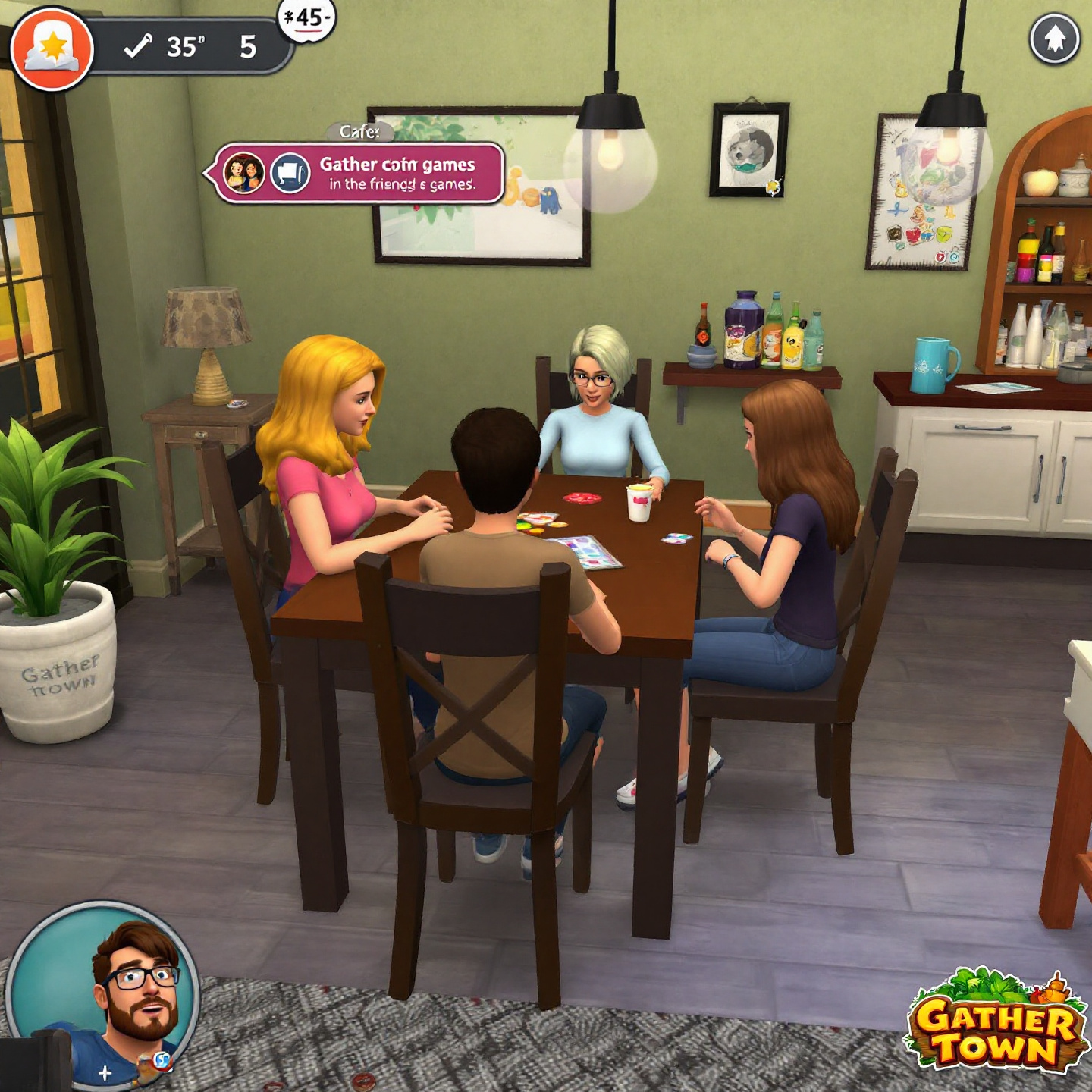Select the Gather coin games quest banner
The image size is (1092, 1092).
tap(398, 174)
